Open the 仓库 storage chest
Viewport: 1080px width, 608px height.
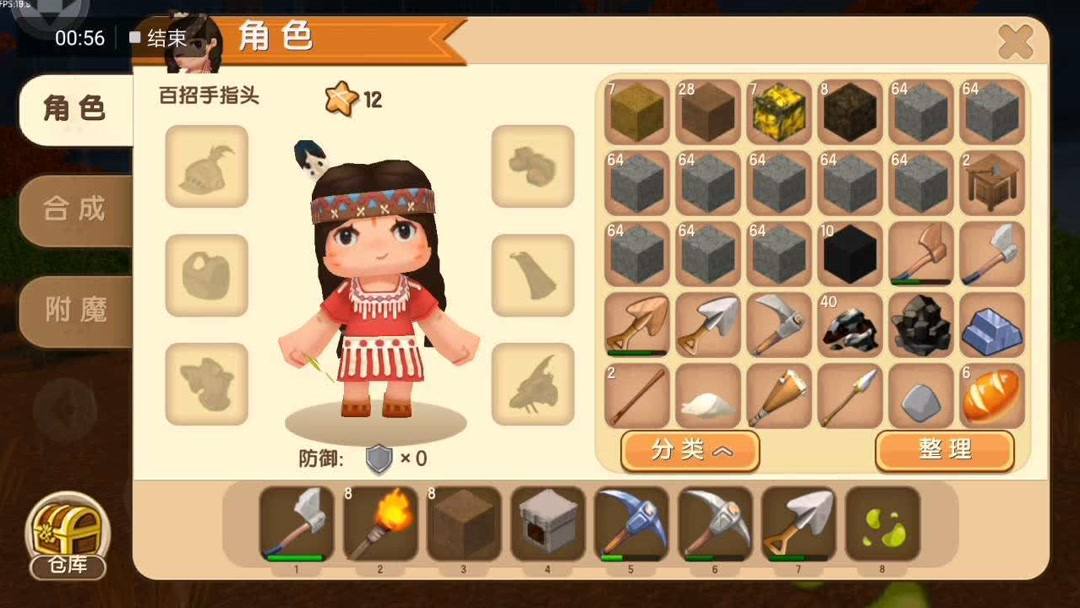[x=68, y=537]
